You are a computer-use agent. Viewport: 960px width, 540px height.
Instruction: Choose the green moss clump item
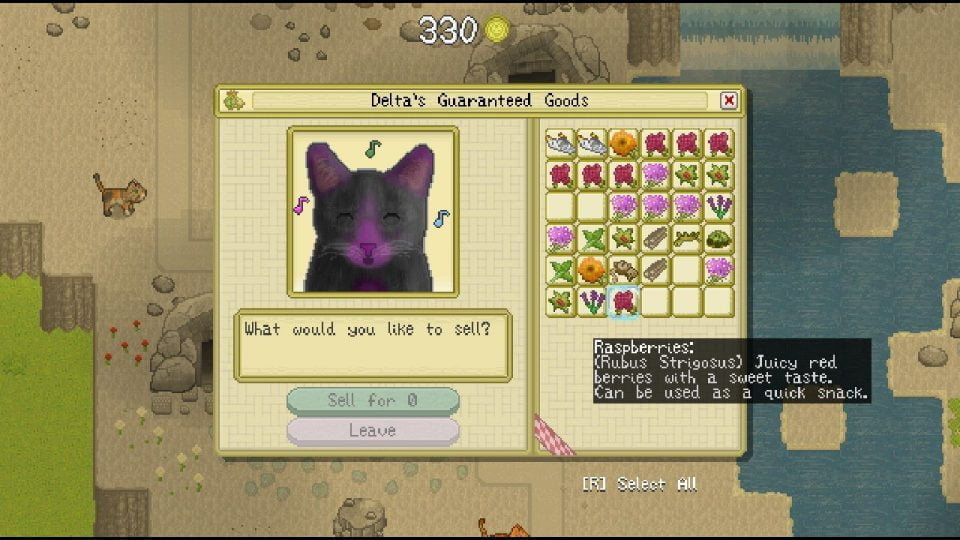718,238
